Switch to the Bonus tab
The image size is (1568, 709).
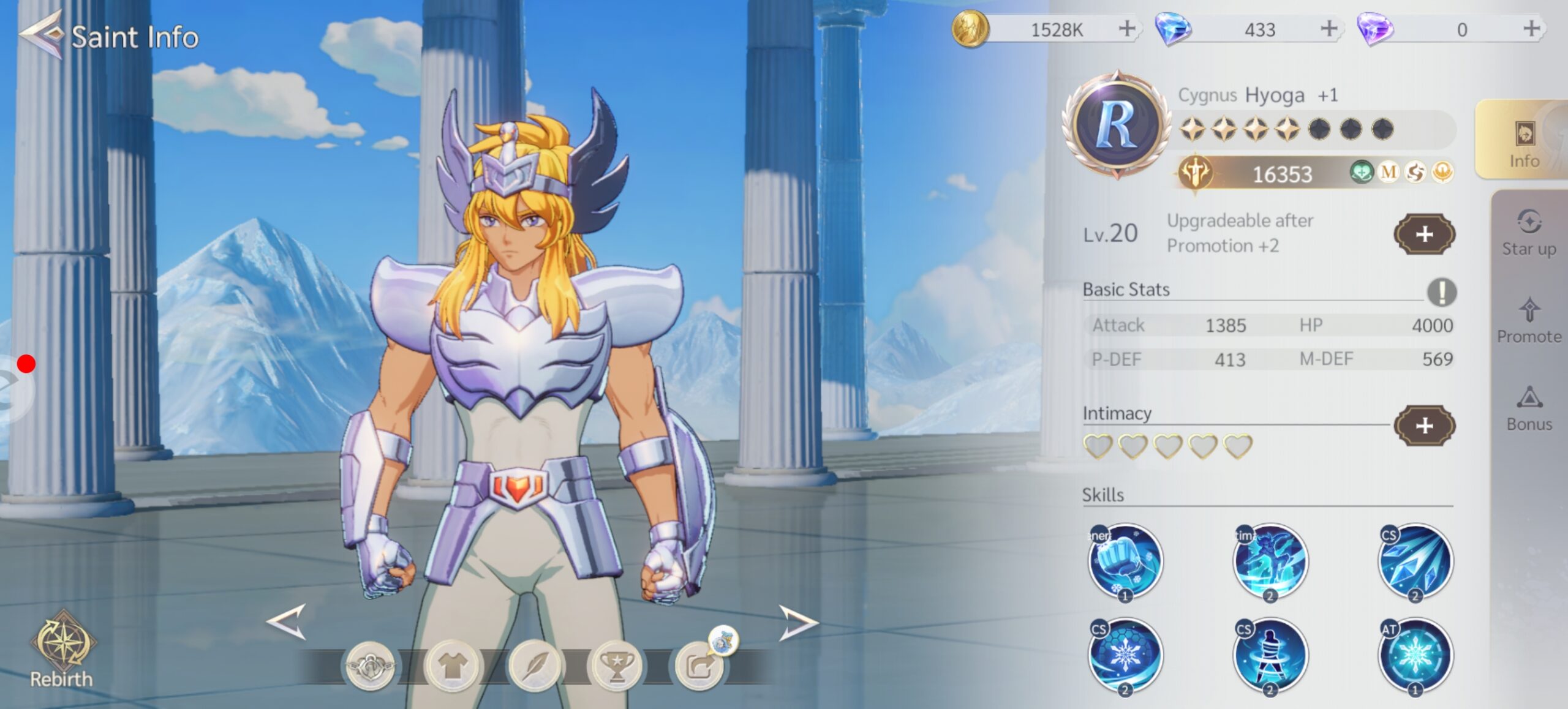coord(1529,408)
